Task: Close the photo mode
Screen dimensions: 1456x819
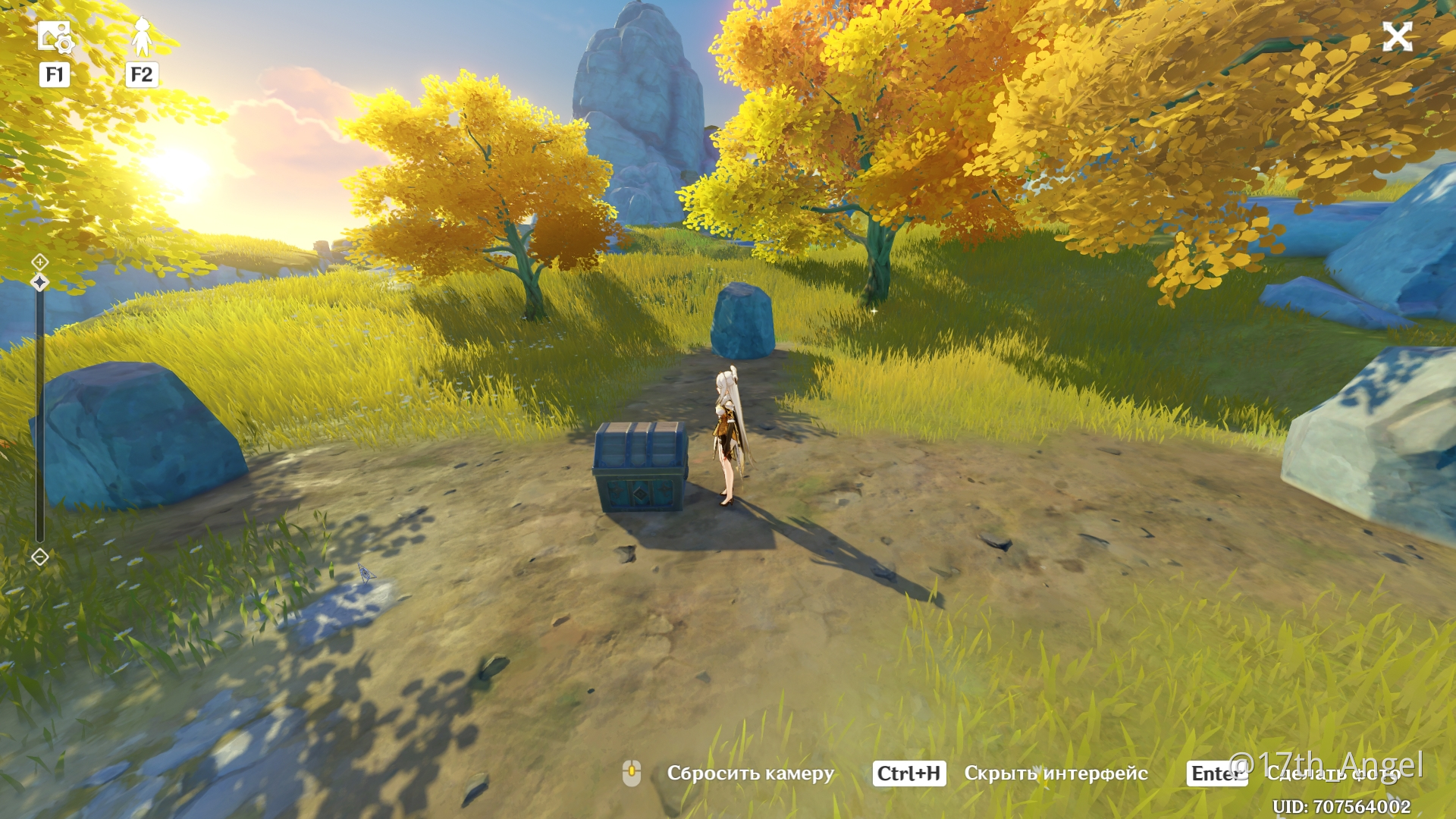Action: 1397,36
